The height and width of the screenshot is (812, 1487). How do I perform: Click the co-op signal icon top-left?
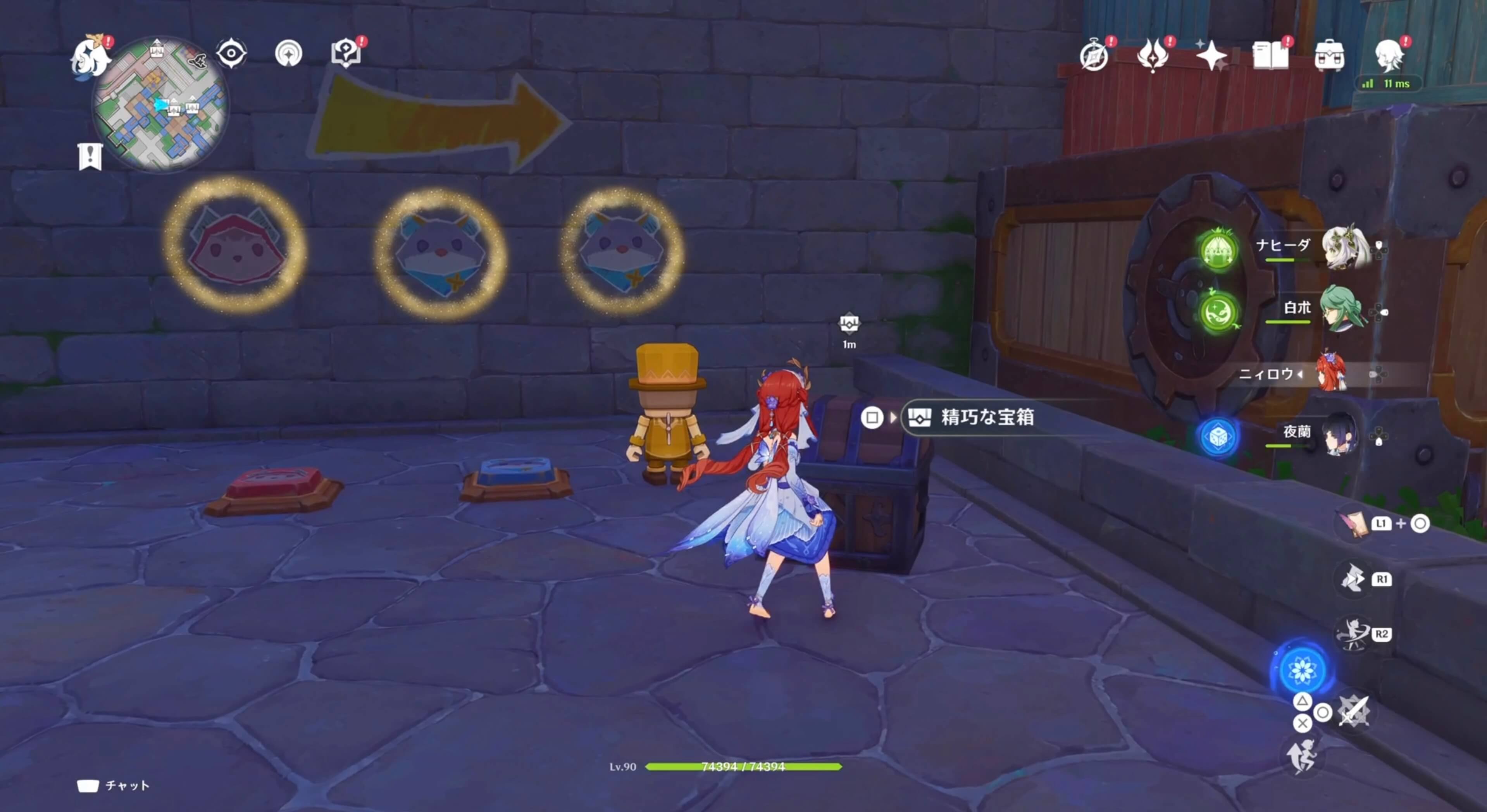click(x=289, y=53)
